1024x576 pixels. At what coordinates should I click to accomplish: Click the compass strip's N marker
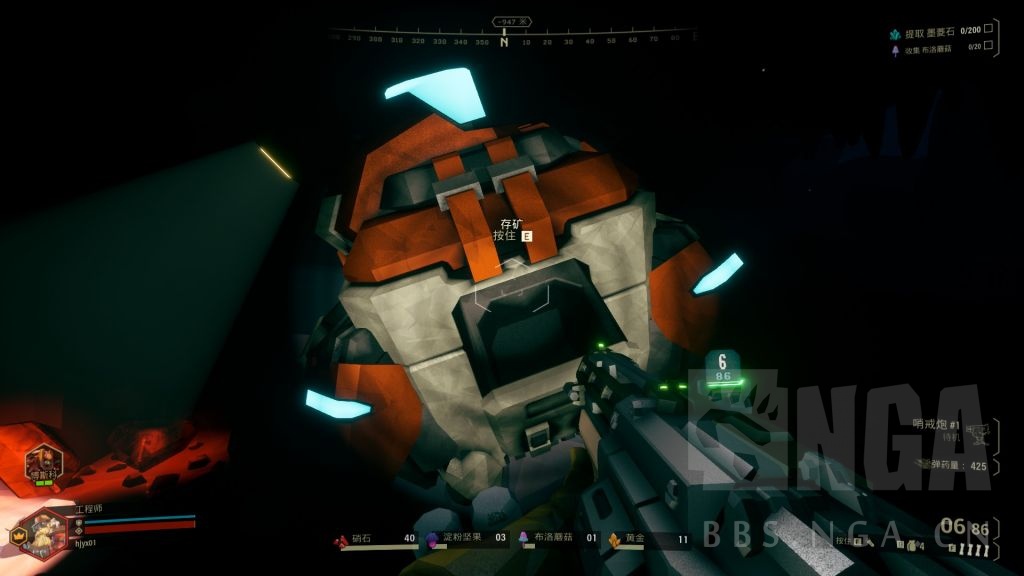504,42
